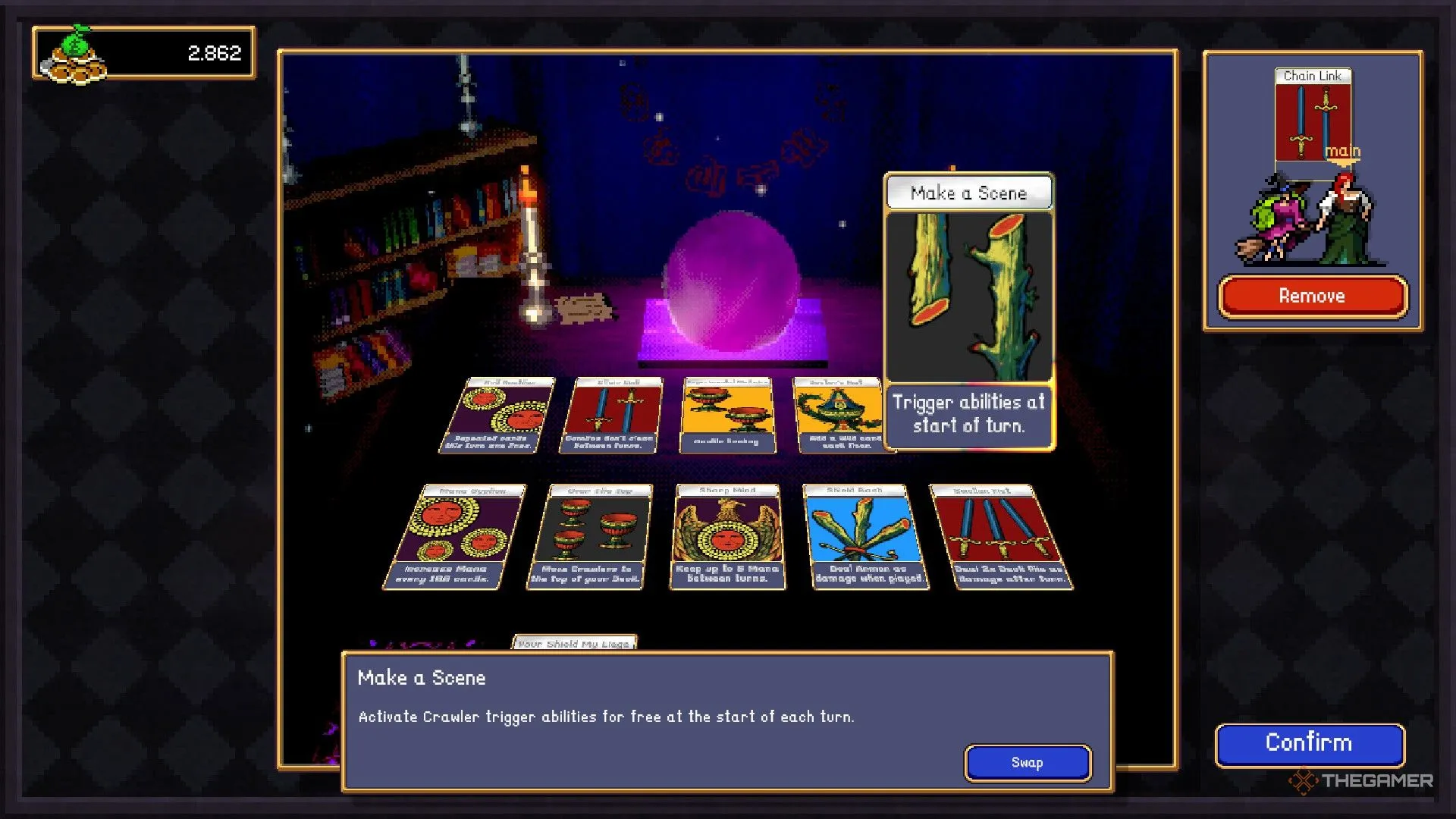The width and height of the screenshot is (1456, 819).
Task: Click the red Remove button
Action: pyautogui.click(x=1312, y=296)
